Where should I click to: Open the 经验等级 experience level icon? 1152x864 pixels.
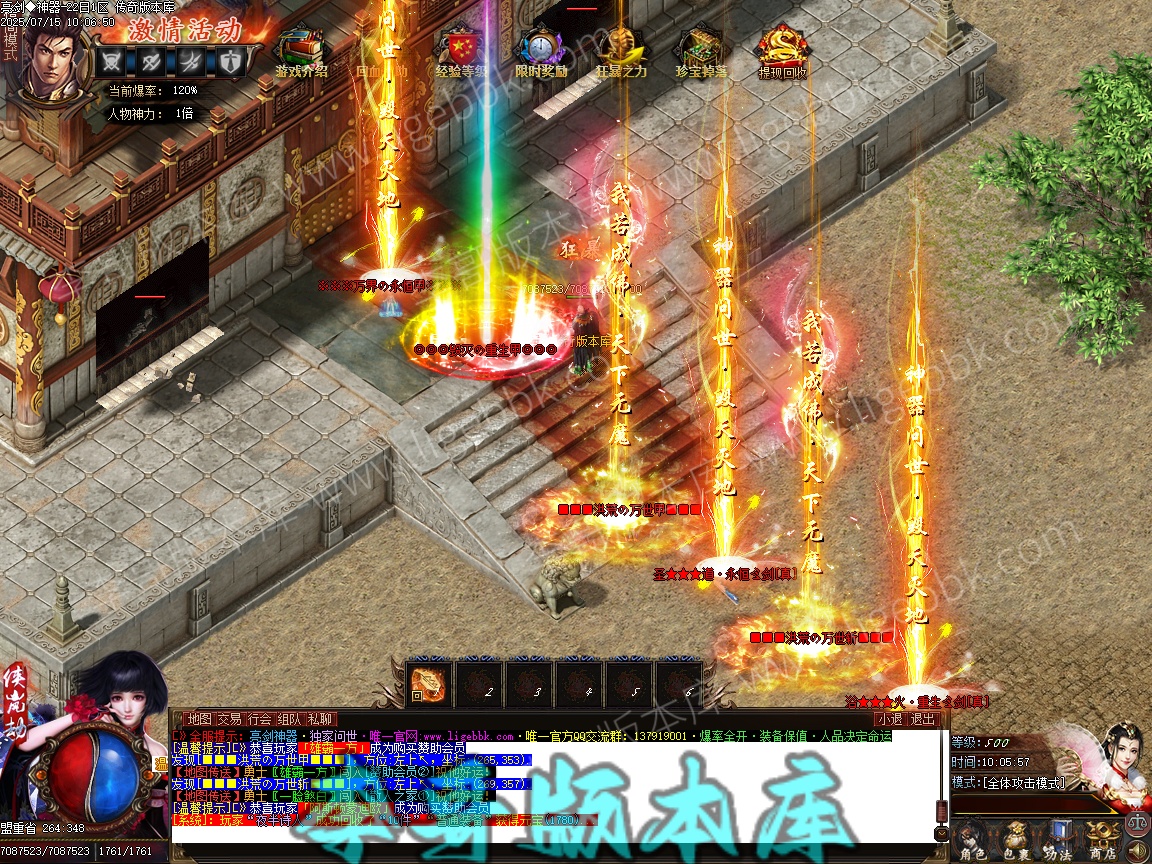pos(461,48)
